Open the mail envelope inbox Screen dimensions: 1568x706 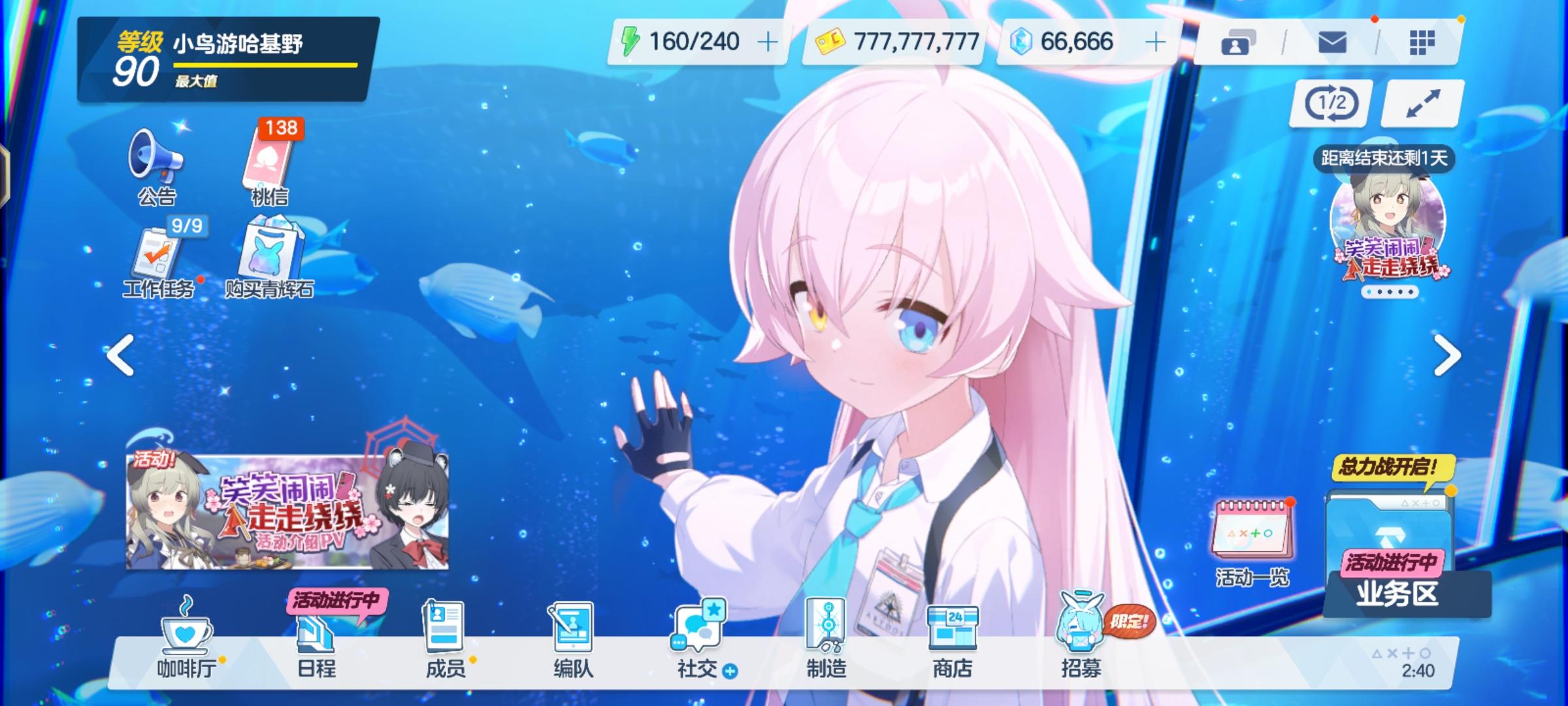click(1333, 41)
